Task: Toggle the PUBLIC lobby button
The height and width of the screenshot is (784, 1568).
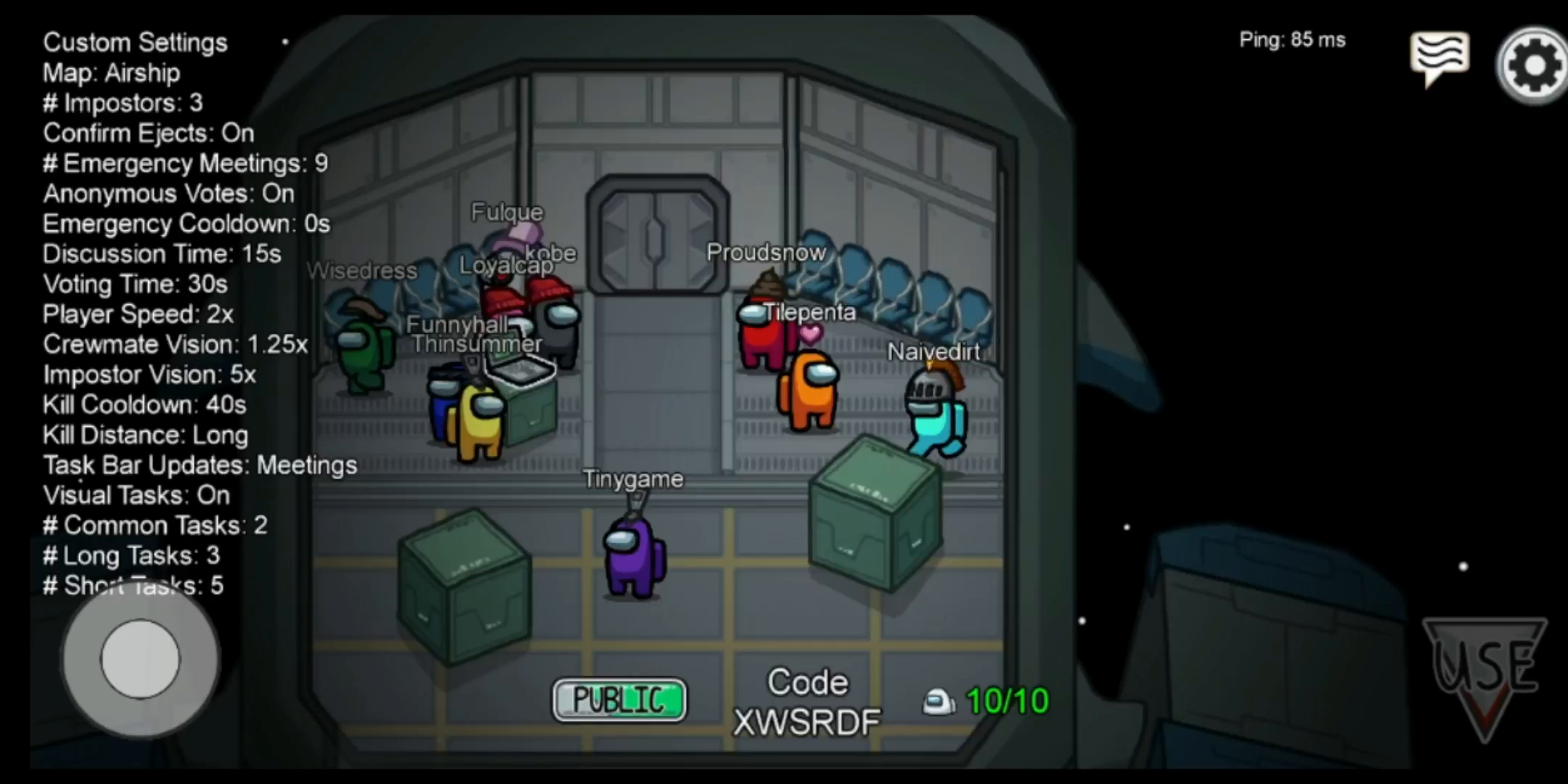Action: tap(619, 700)
